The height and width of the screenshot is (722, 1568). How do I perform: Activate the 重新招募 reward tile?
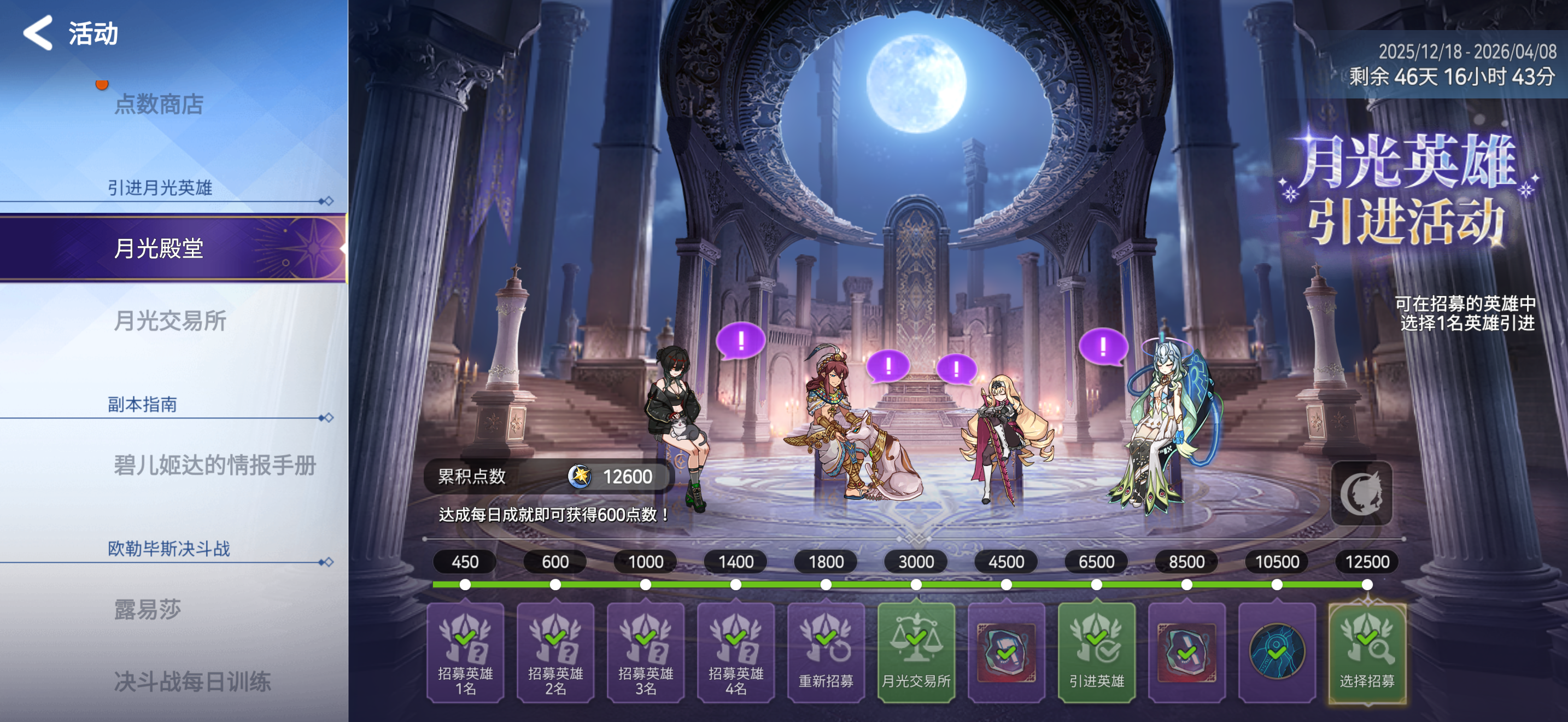coord(826,653)
